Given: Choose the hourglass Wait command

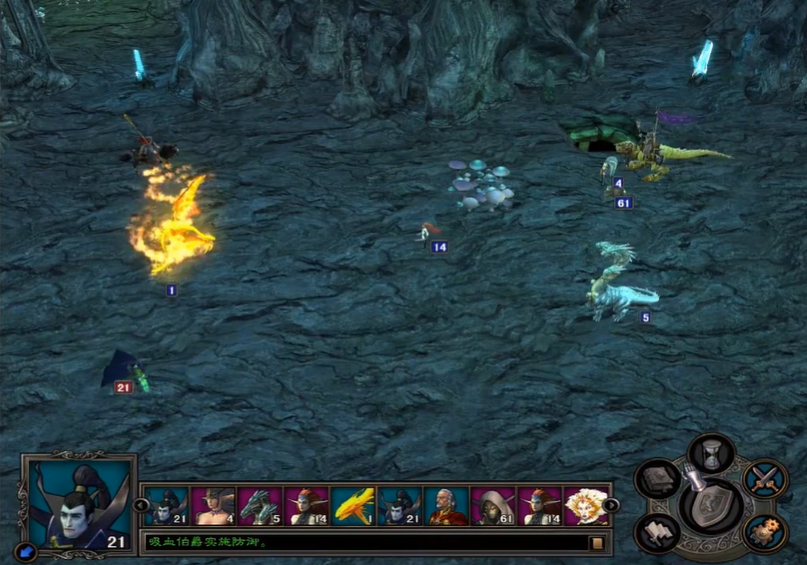Looking at the screenshot, I should tap(712, 453).
